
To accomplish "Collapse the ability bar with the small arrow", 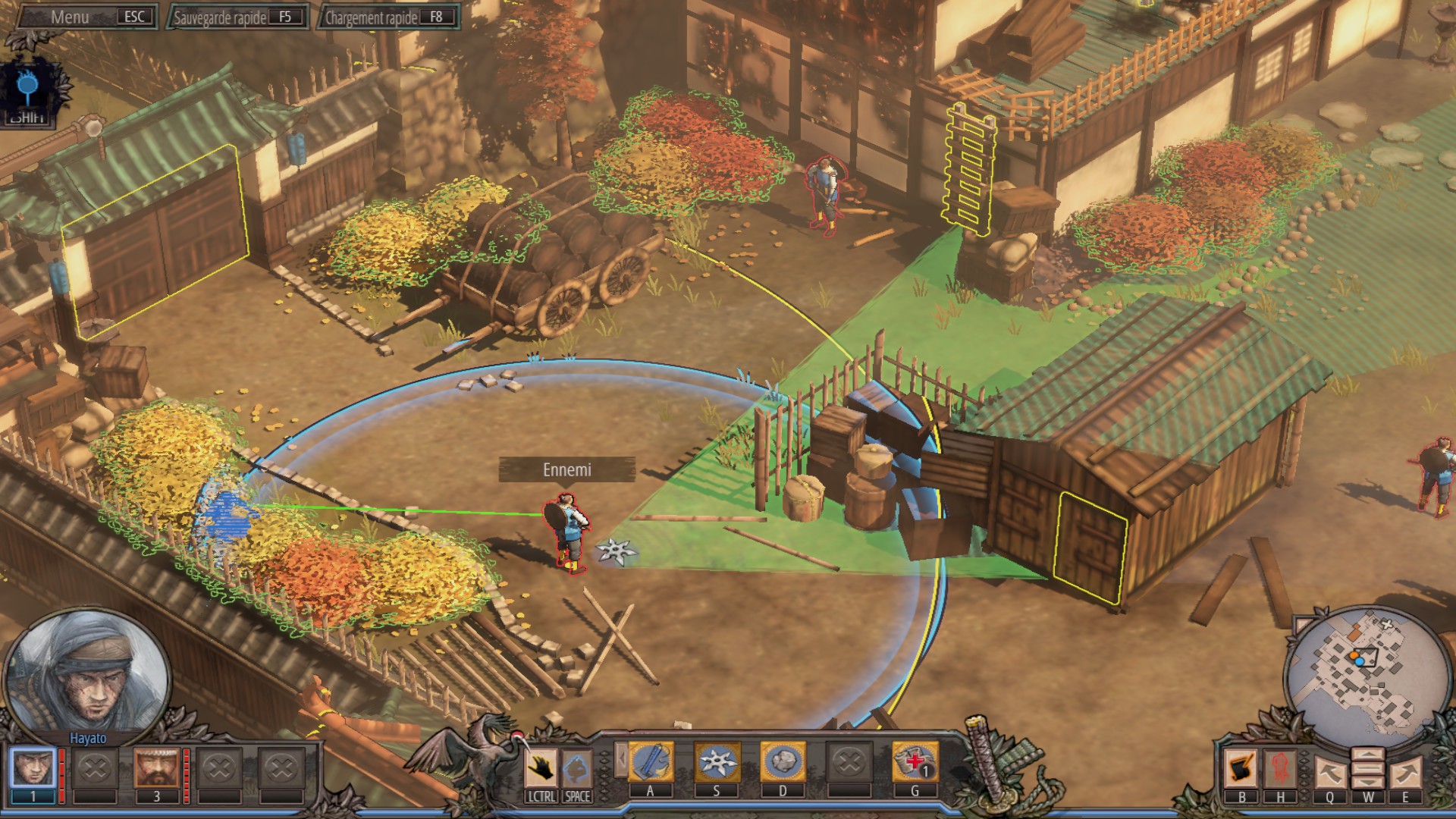I will [622, 759].
